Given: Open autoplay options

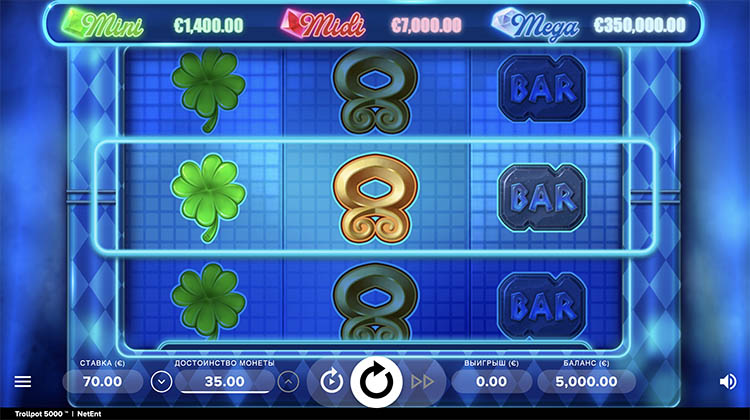Looking at the screenshot, I should click(x=332, y=381).
